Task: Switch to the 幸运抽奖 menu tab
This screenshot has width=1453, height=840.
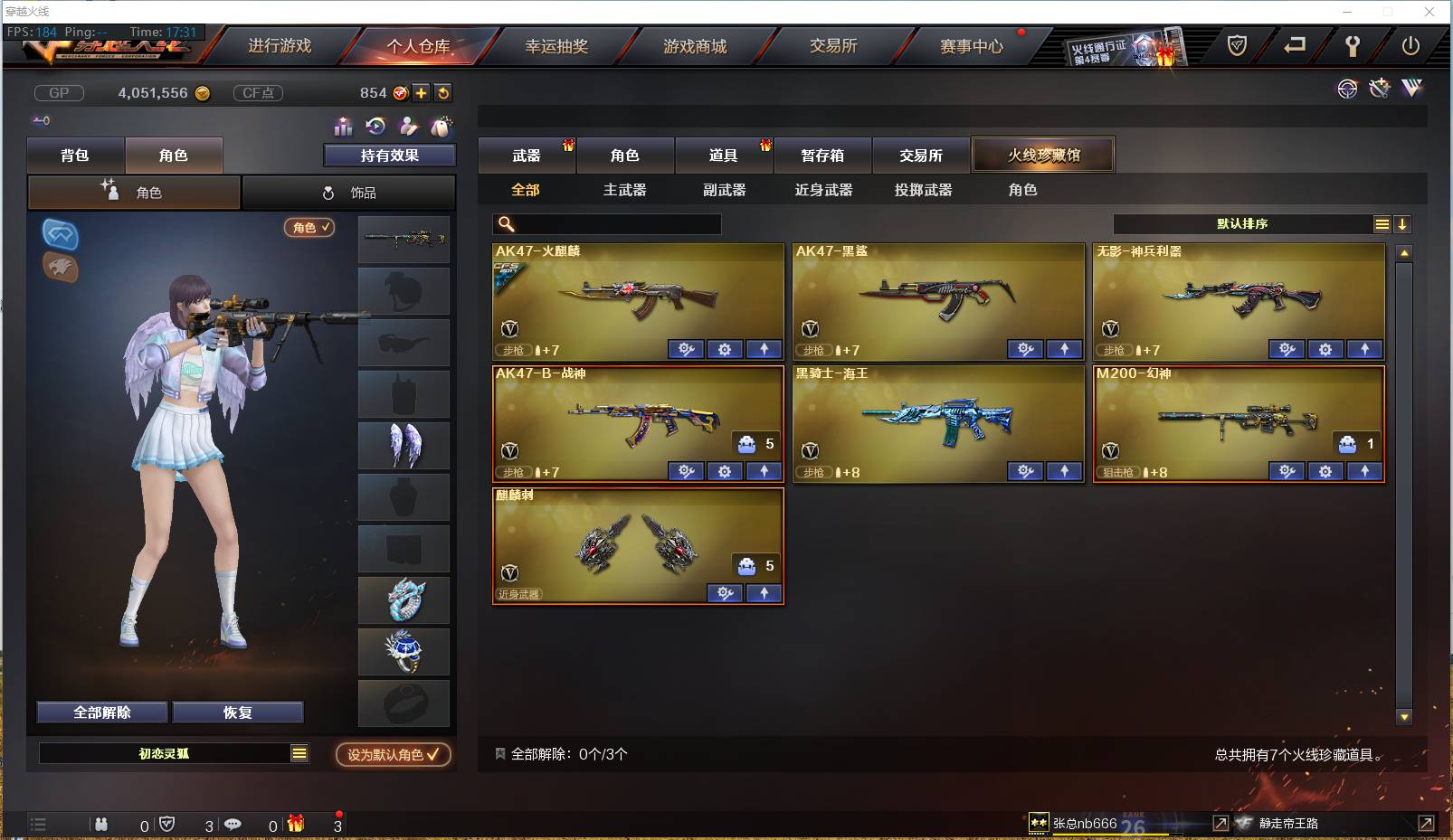Action: click(557, 44)
